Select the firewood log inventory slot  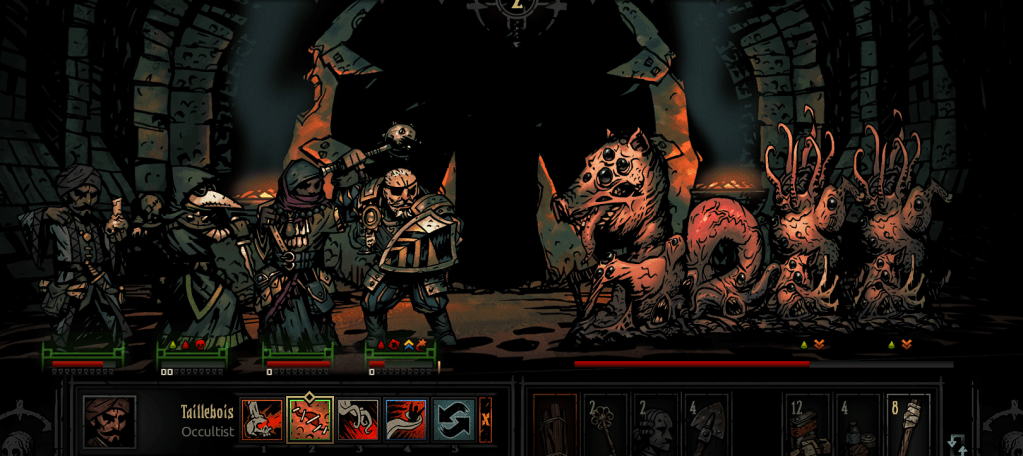click(555, 424)
